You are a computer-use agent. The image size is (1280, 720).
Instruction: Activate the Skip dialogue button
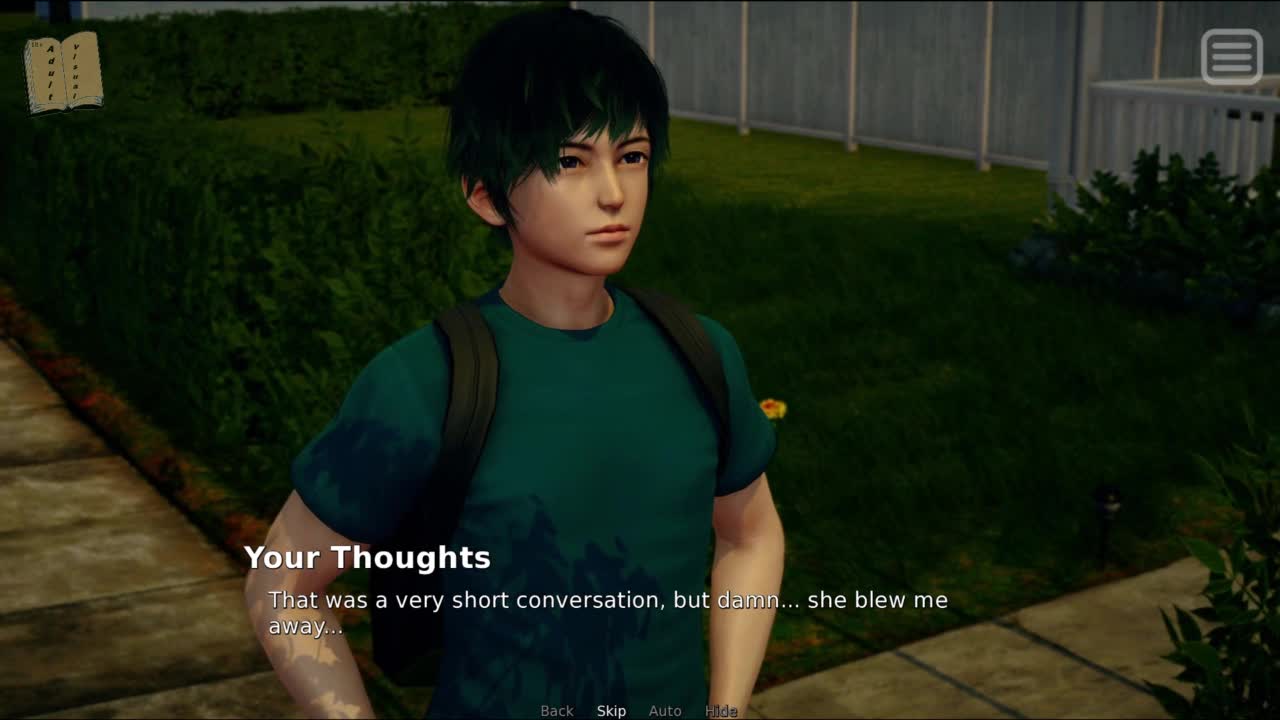(611, 711)
